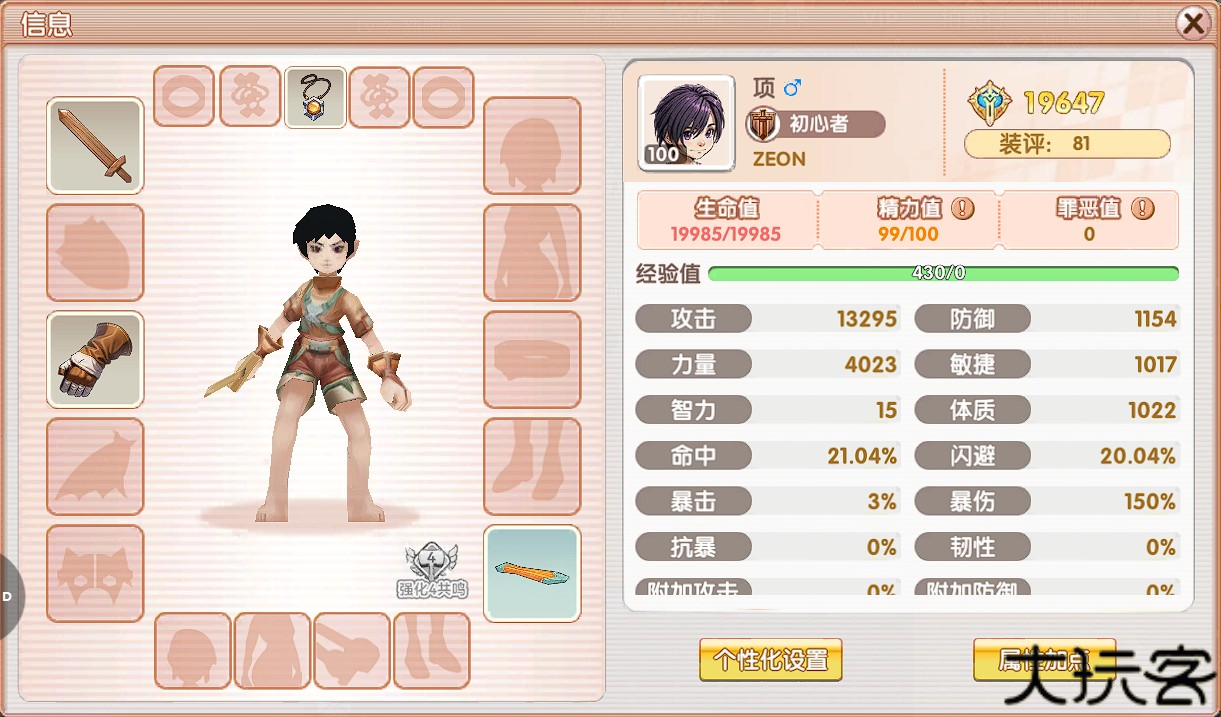
Task: Click the character portrait avatar
Action: [x=686, y=123]
